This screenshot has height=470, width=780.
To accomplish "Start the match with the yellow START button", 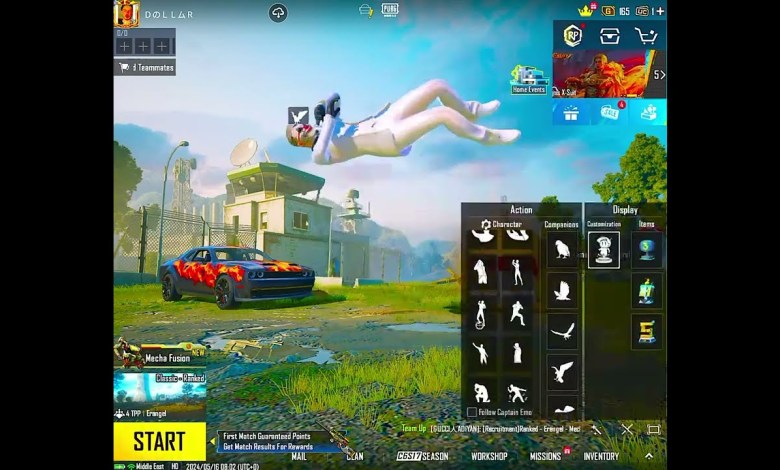I will (x=159, y=441).
